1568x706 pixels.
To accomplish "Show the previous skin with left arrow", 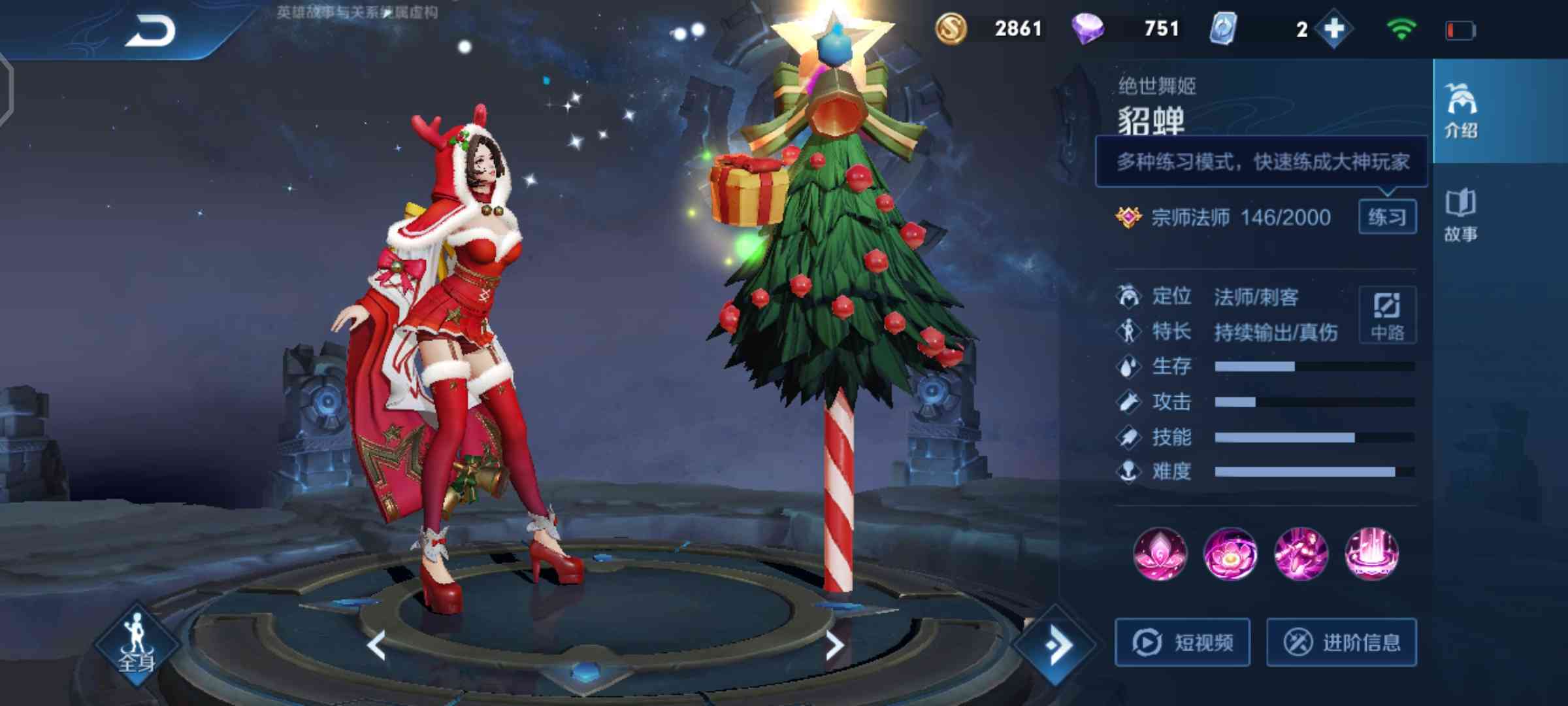I will (377, 646).
